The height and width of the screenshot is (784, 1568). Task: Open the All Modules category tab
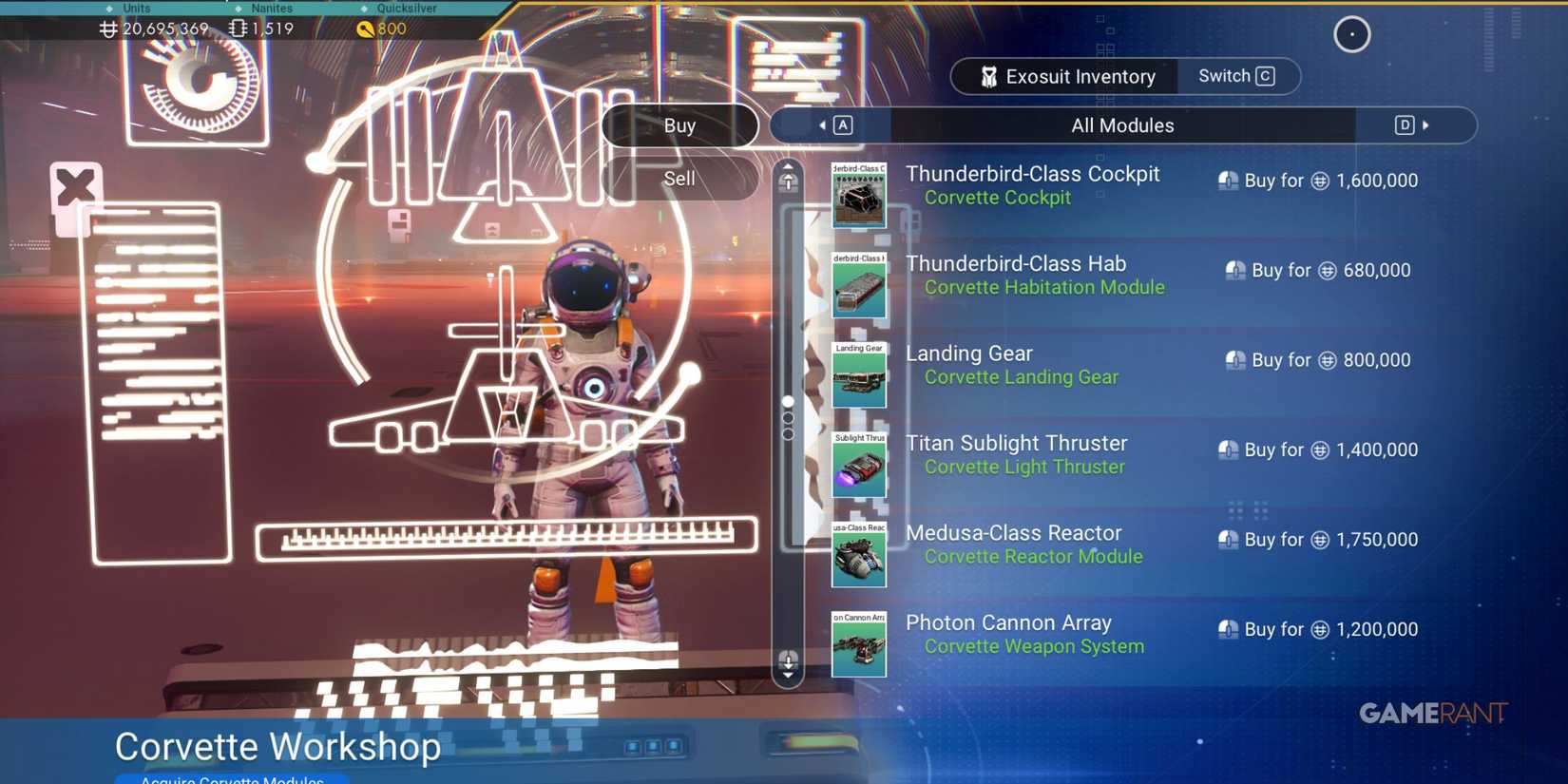1123,124
